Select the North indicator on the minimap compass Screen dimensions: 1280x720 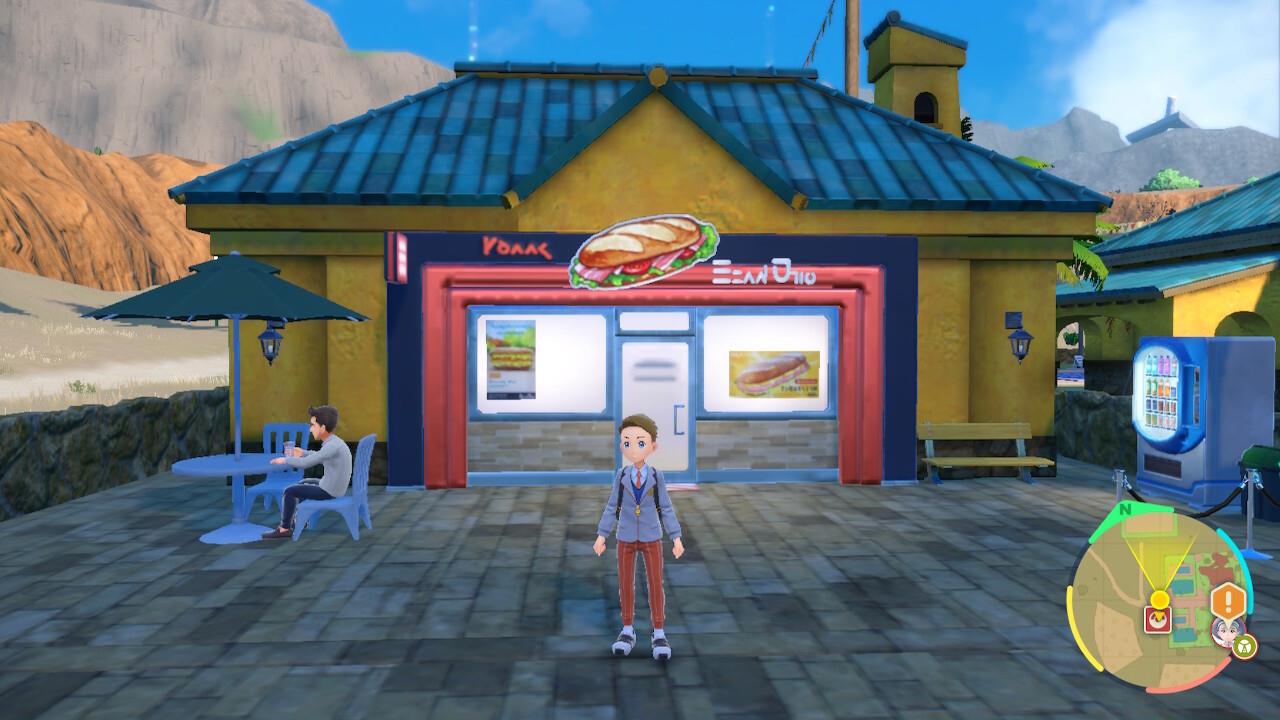click(1125, 509)
